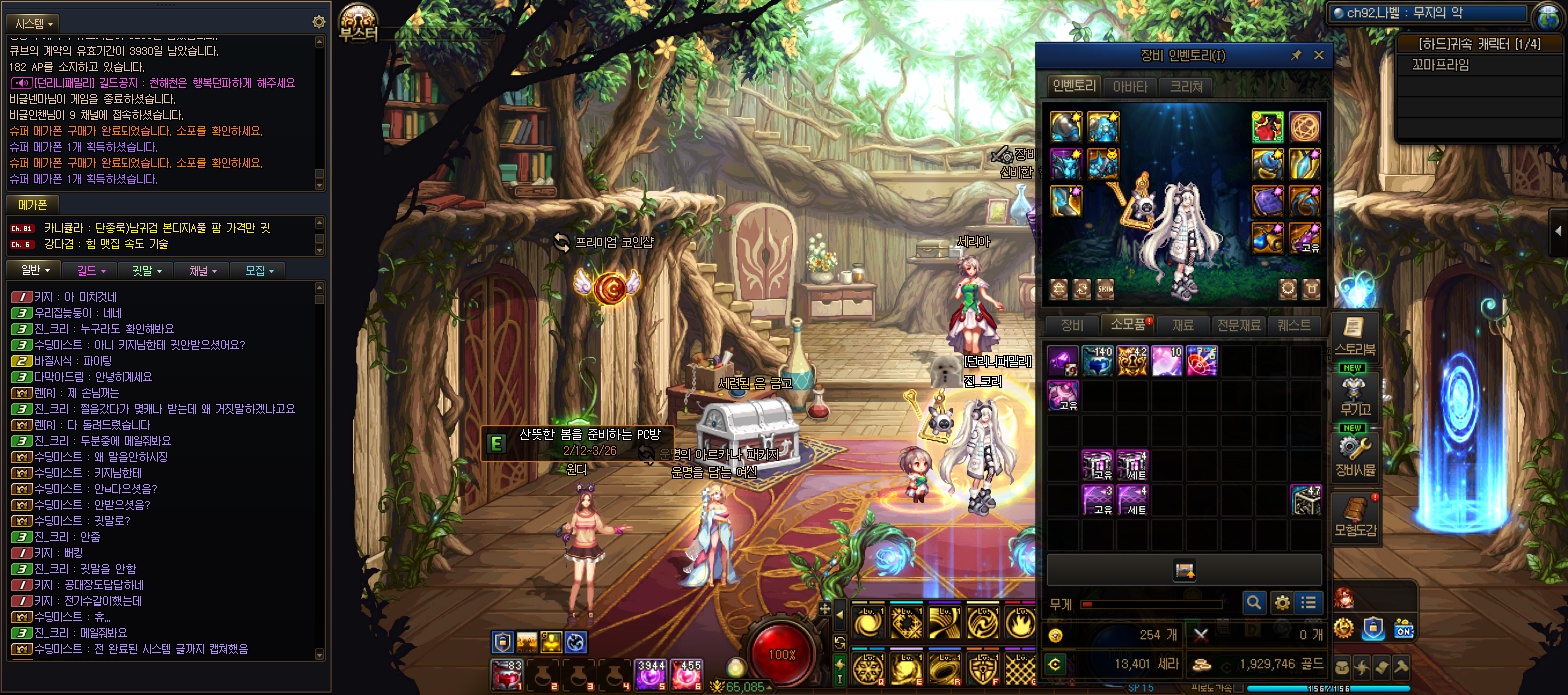Select the 모집 (Recruit) chat tab
The height and width of the screenshot is (695, 1568).
point(257,270)
